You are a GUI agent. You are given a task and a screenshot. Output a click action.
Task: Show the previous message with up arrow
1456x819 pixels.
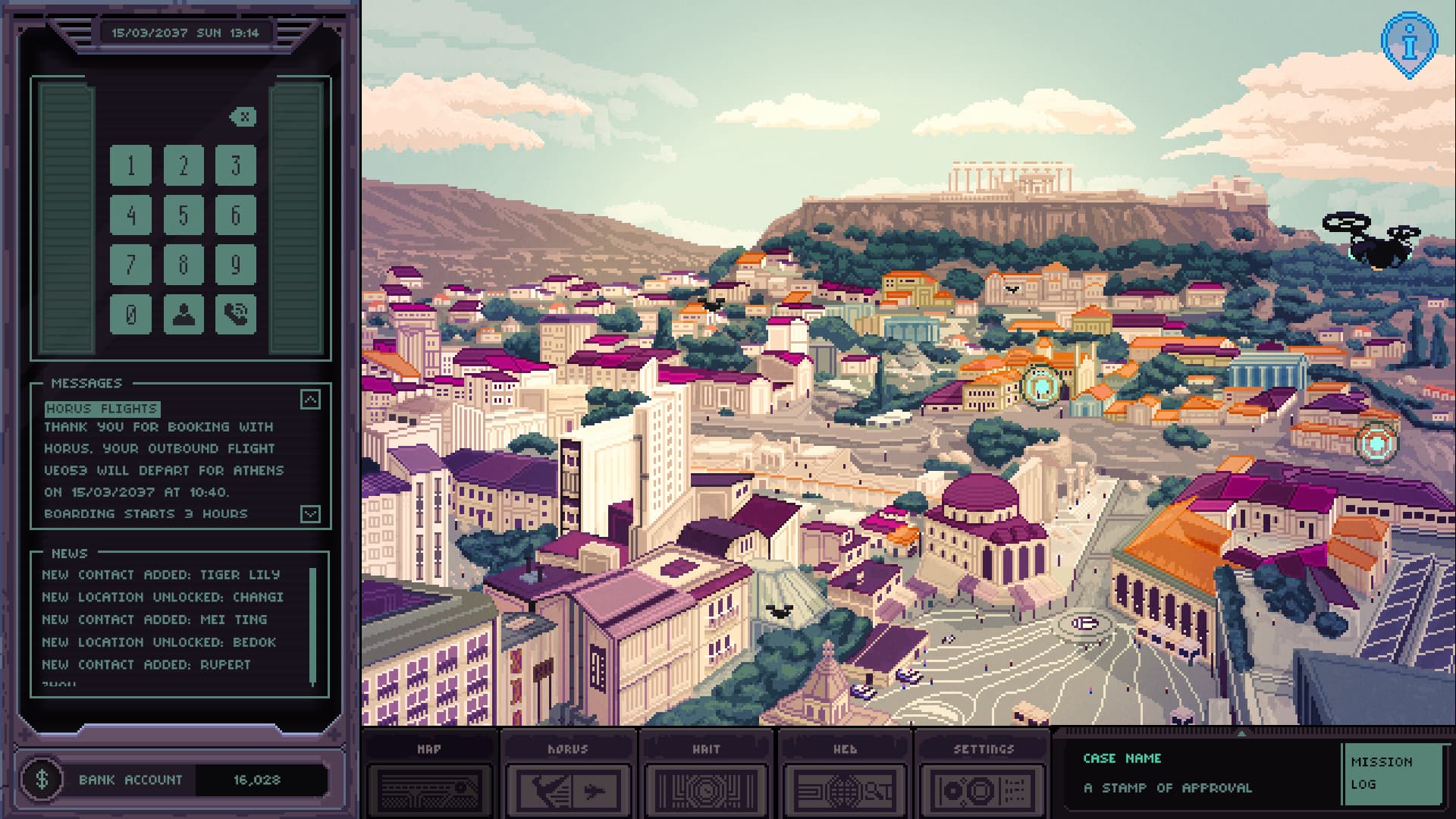[x=310, y=400]
